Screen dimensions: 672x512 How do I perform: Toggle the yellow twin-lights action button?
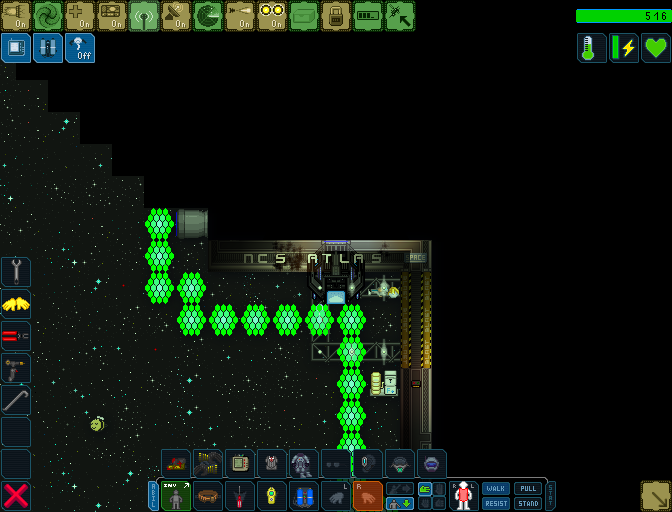[x=272, y=16]
